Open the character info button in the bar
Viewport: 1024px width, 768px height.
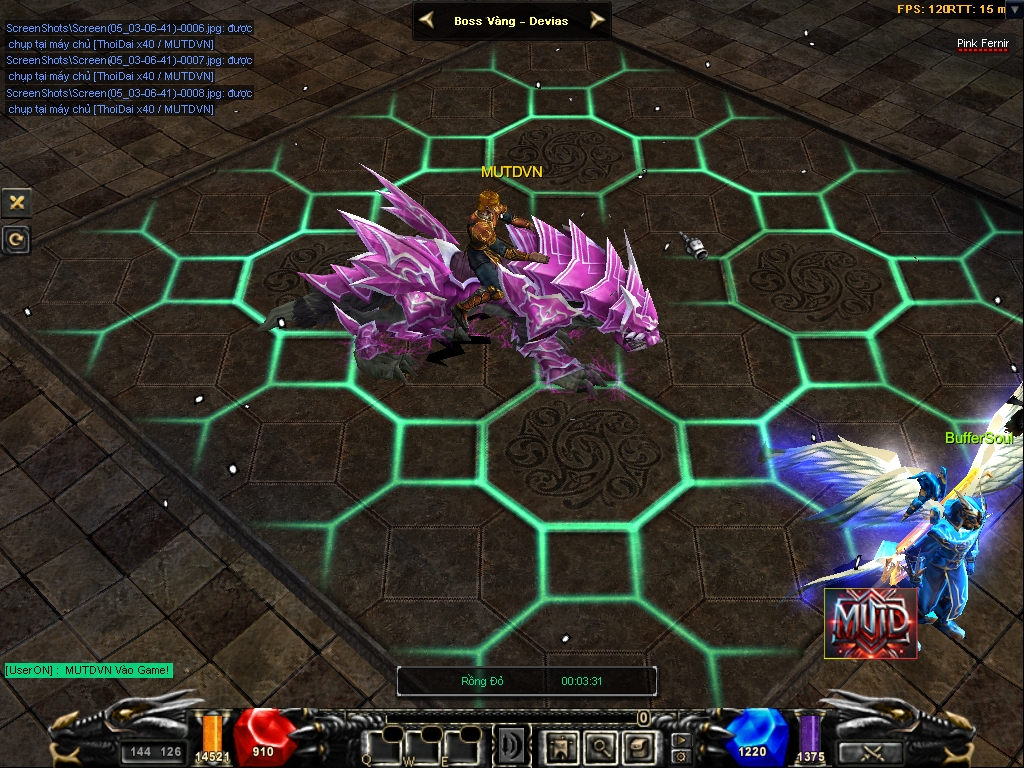click(560, 746)
